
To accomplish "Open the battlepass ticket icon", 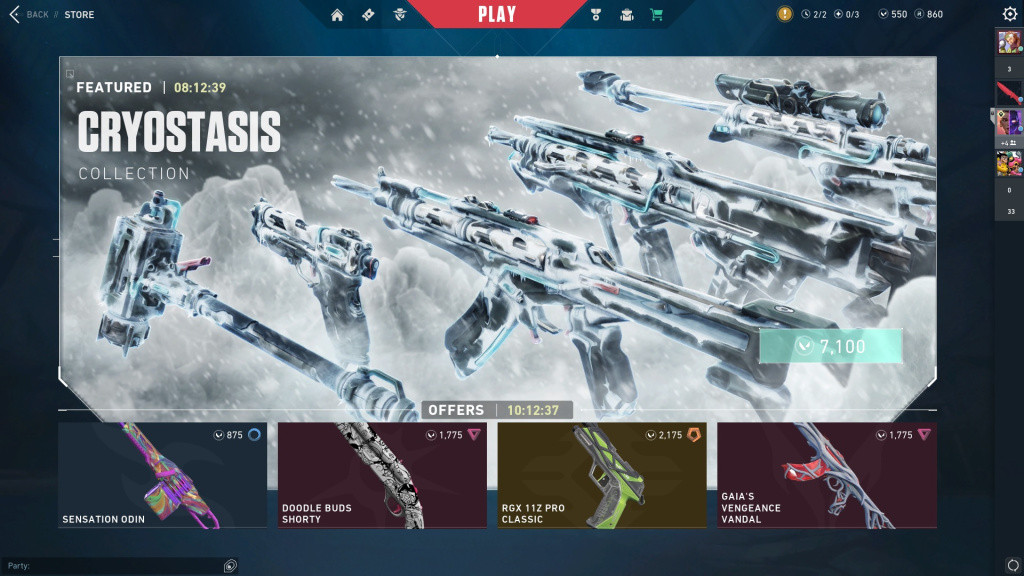I will (x=368, y=15).
